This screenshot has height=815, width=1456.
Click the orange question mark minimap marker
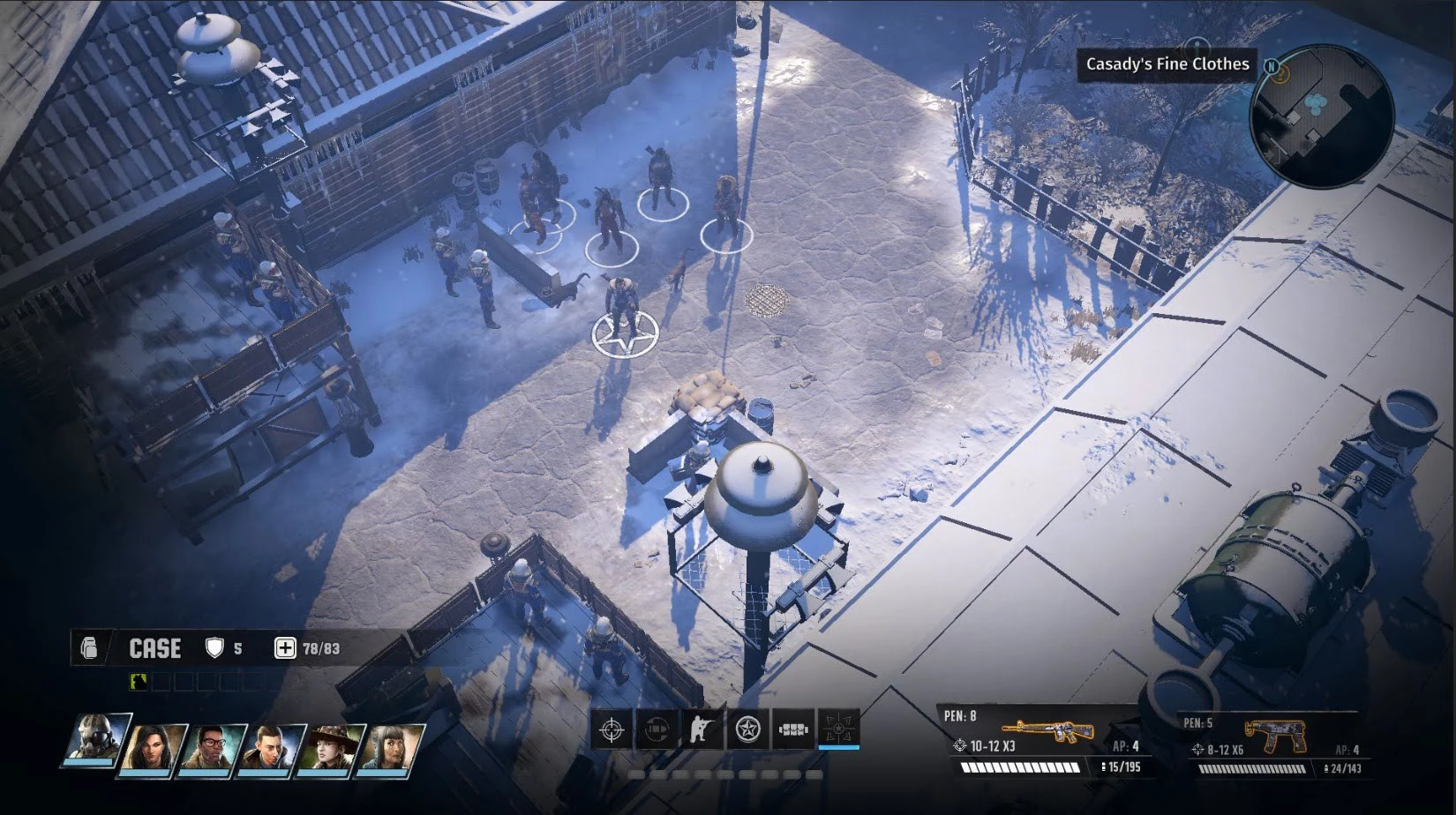1282,73
